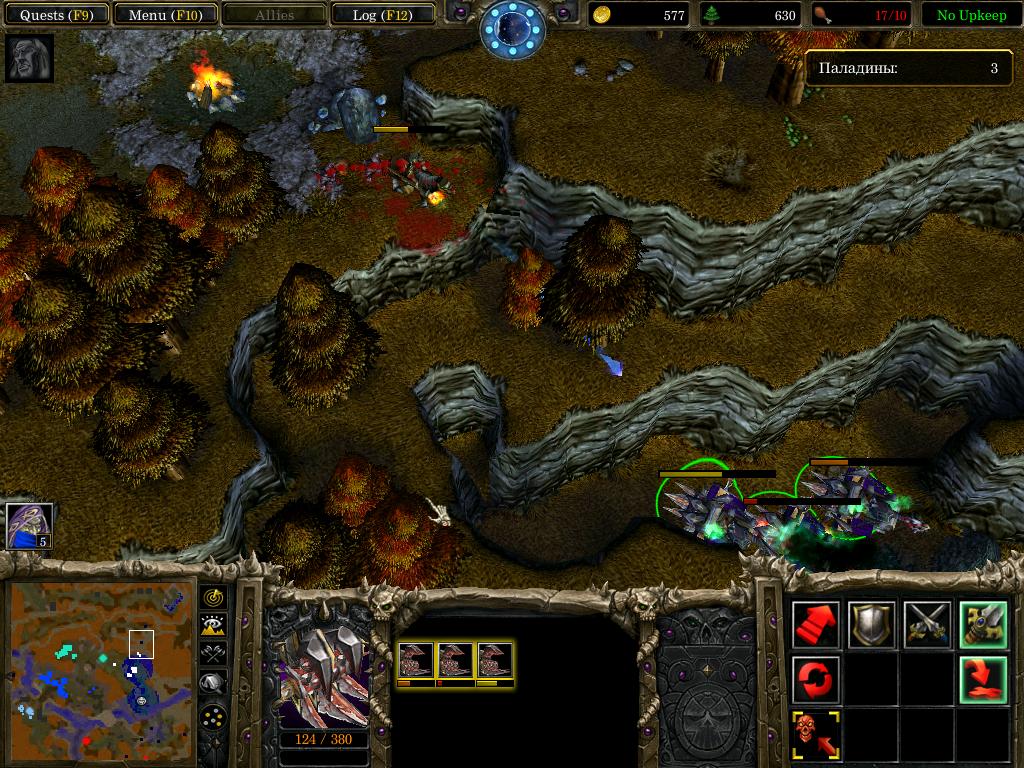Image resolution: width=1024 pixels, height=768 pixels.
Task: Open the Quests log
Action: tap(56, 15)
